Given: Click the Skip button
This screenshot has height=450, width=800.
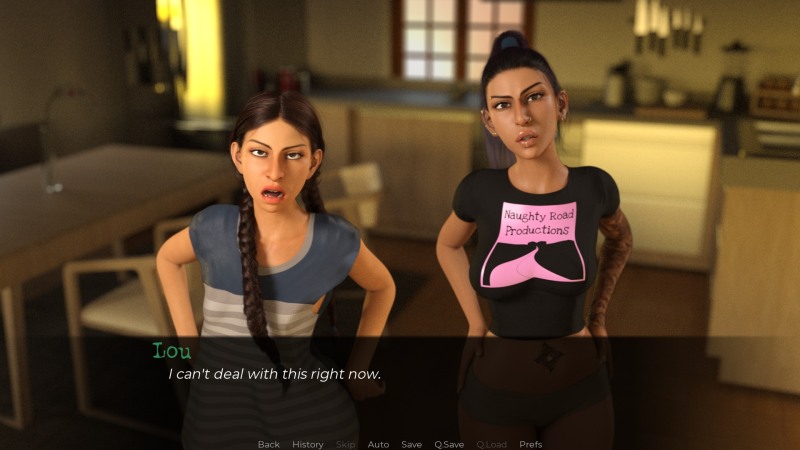Looking at the screenshot, I should 345,444.
